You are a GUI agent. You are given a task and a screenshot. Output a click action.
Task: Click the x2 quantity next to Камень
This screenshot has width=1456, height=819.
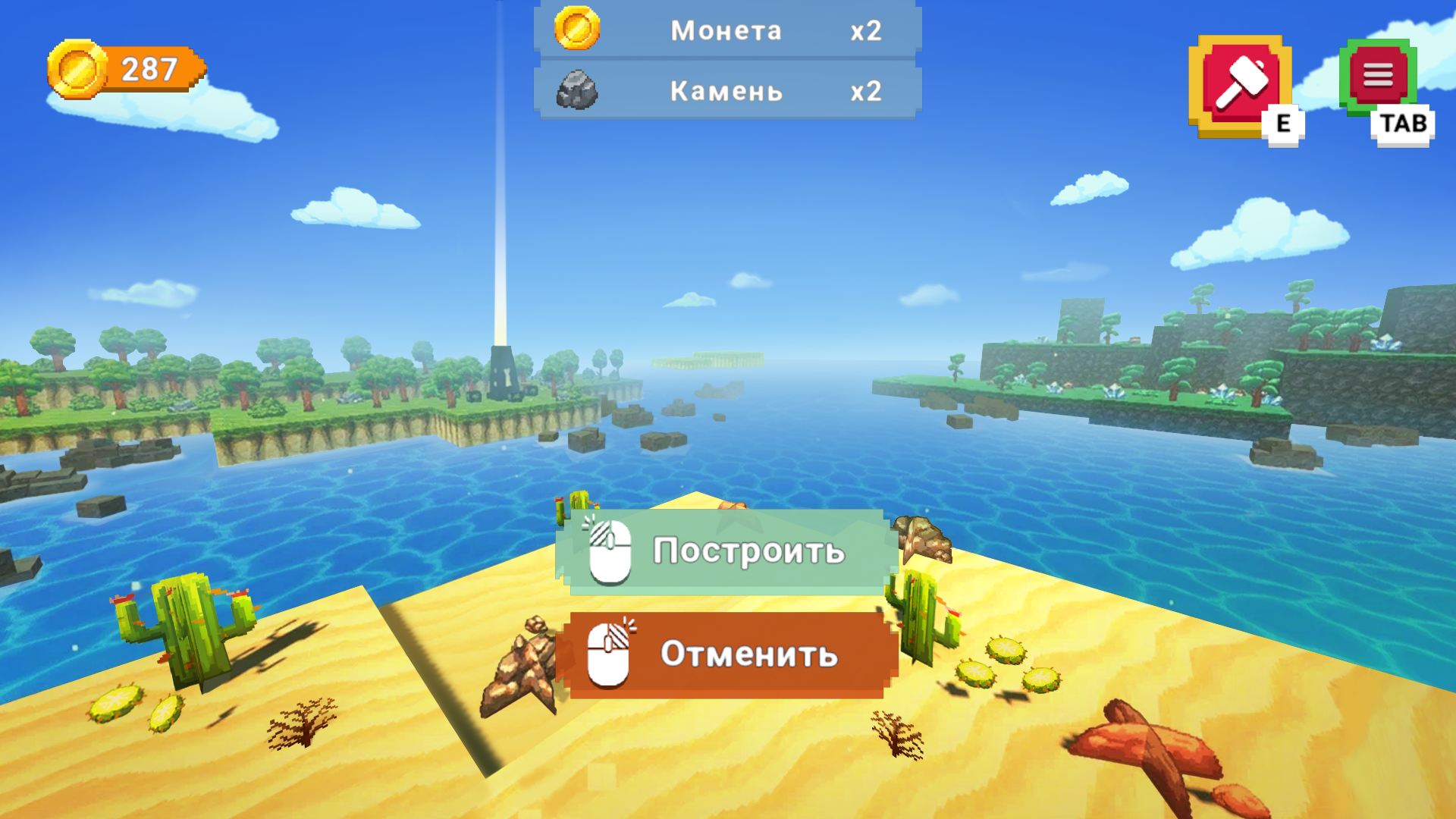(x=866, y=91)
